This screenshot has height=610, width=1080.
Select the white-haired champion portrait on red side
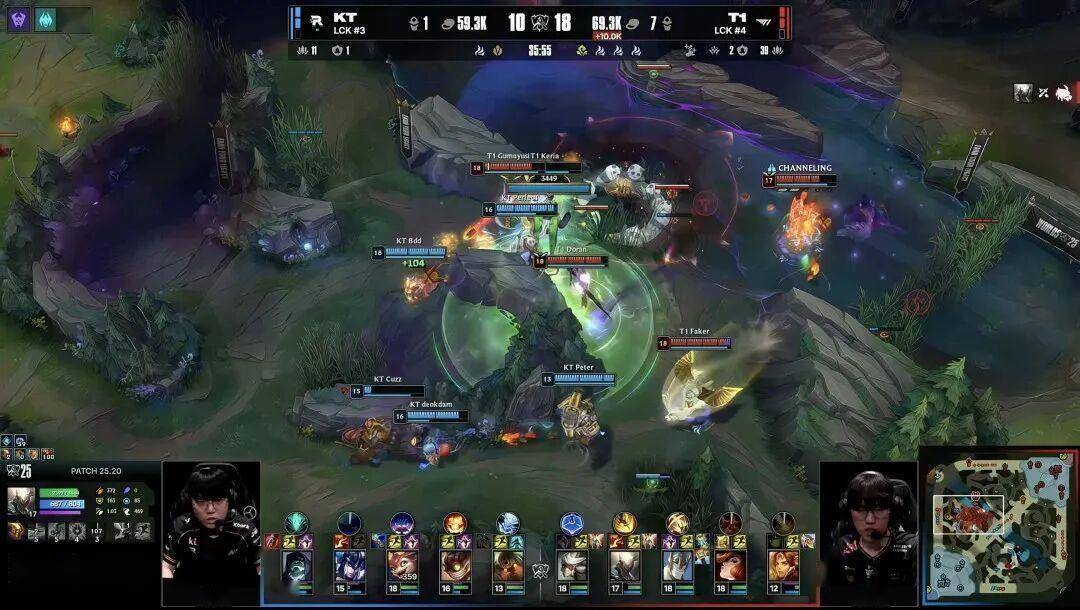click(x=572, y=566)
